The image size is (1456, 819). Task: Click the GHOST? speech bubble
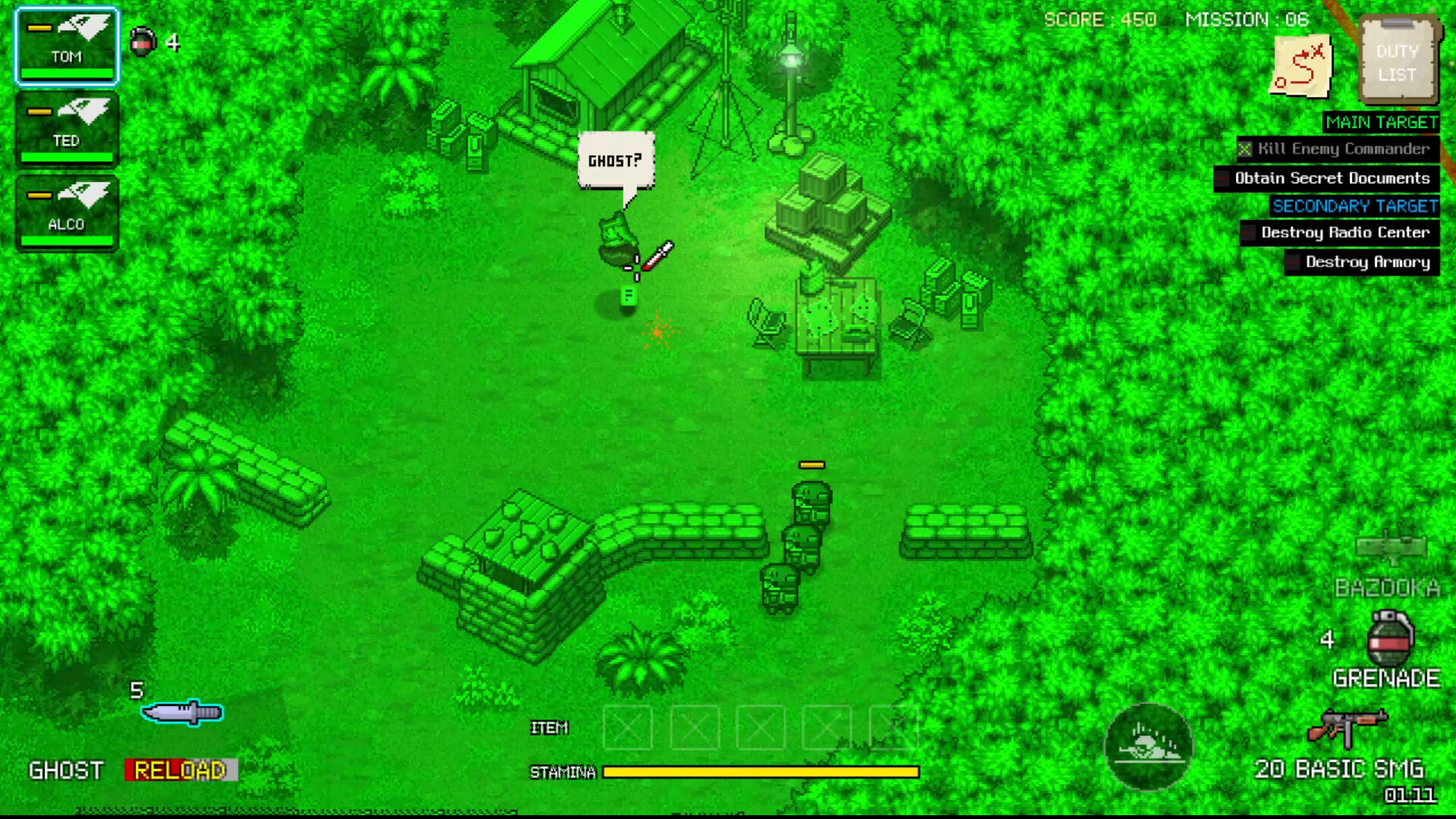pyautogui.click(x=615, y=159)
